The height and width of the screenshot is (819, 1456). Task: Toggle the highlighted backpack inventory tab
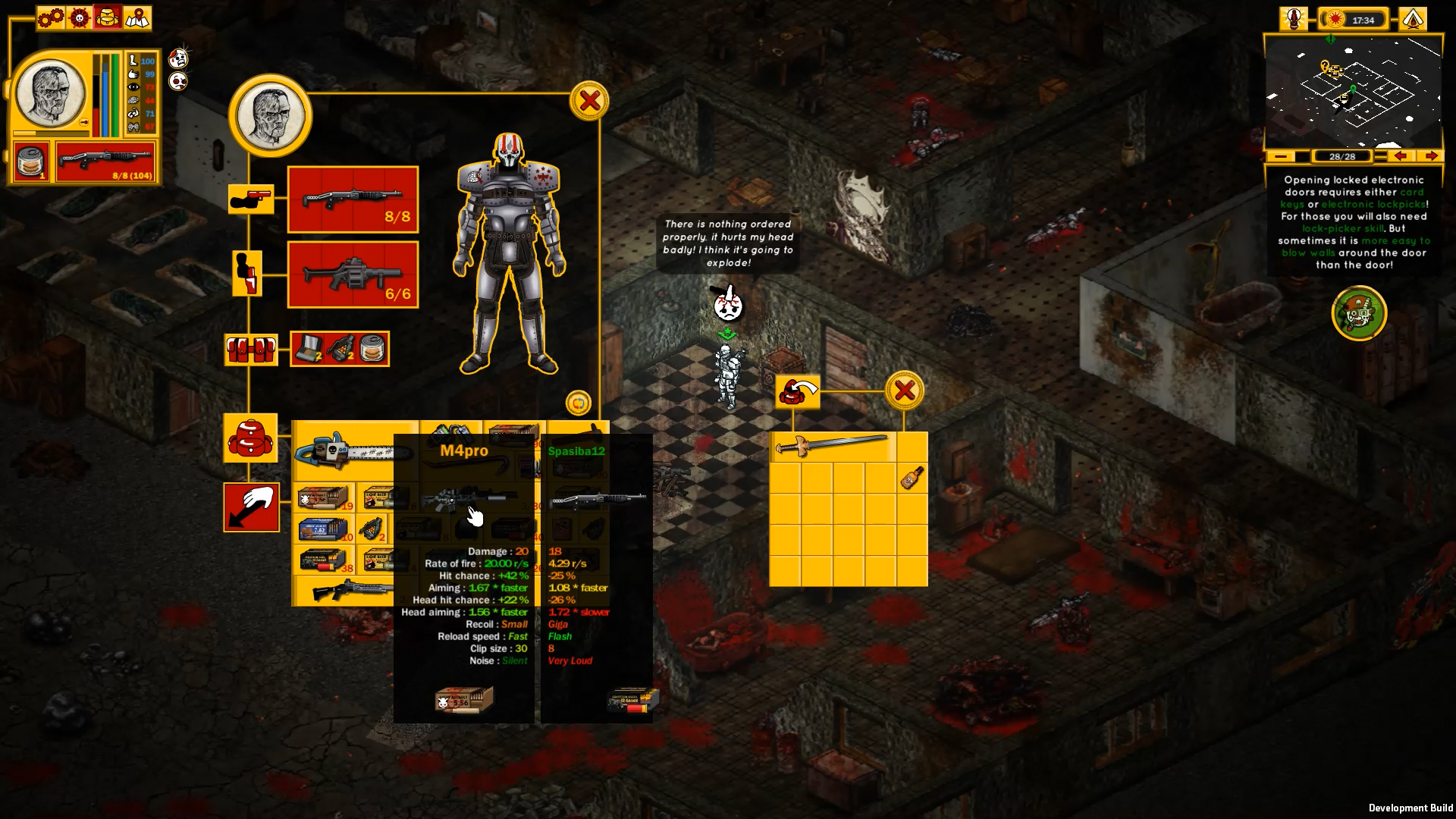pos(106,17)
